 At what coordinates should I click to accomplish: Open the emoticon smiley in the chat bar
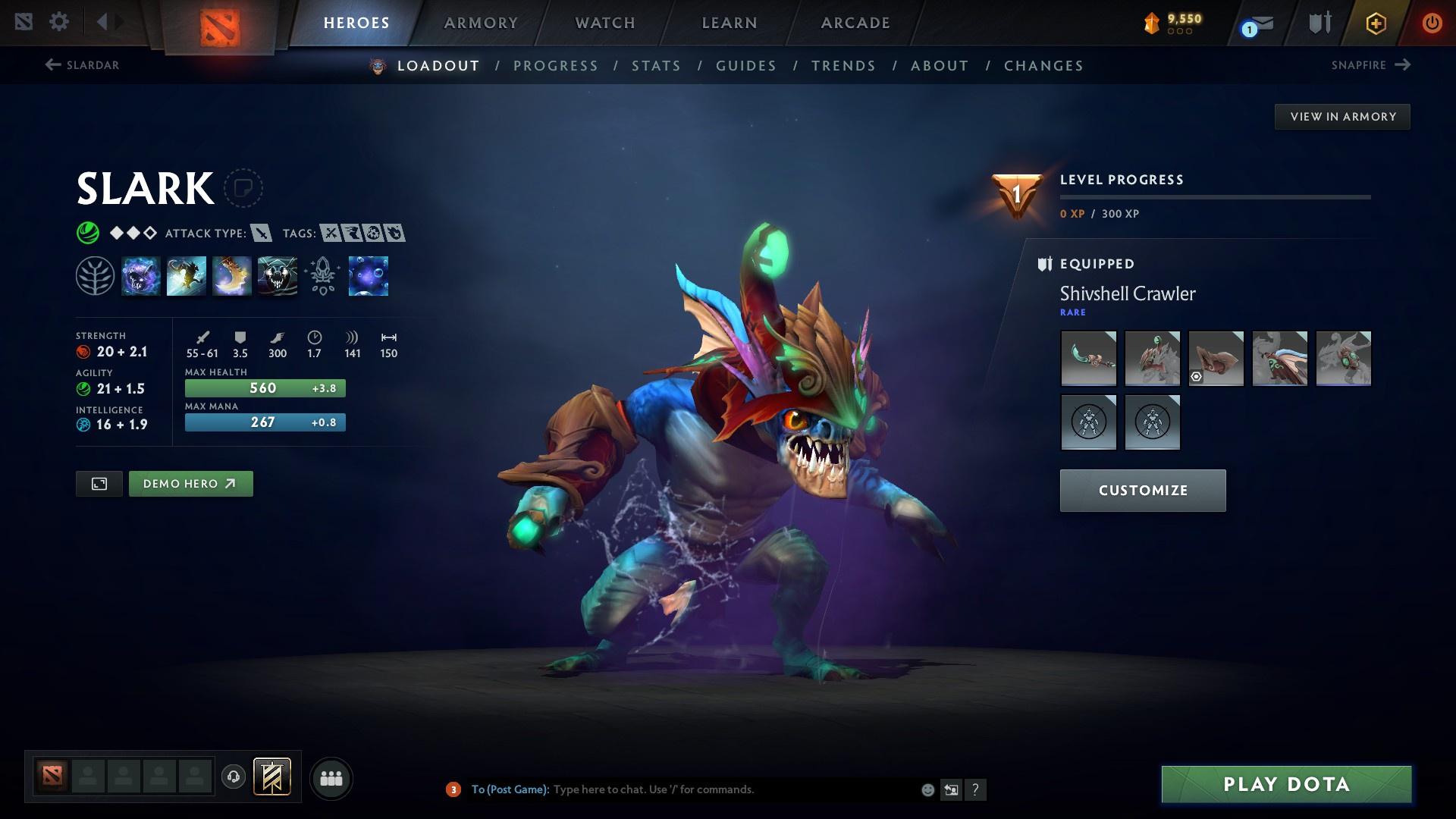click(927, 789)
